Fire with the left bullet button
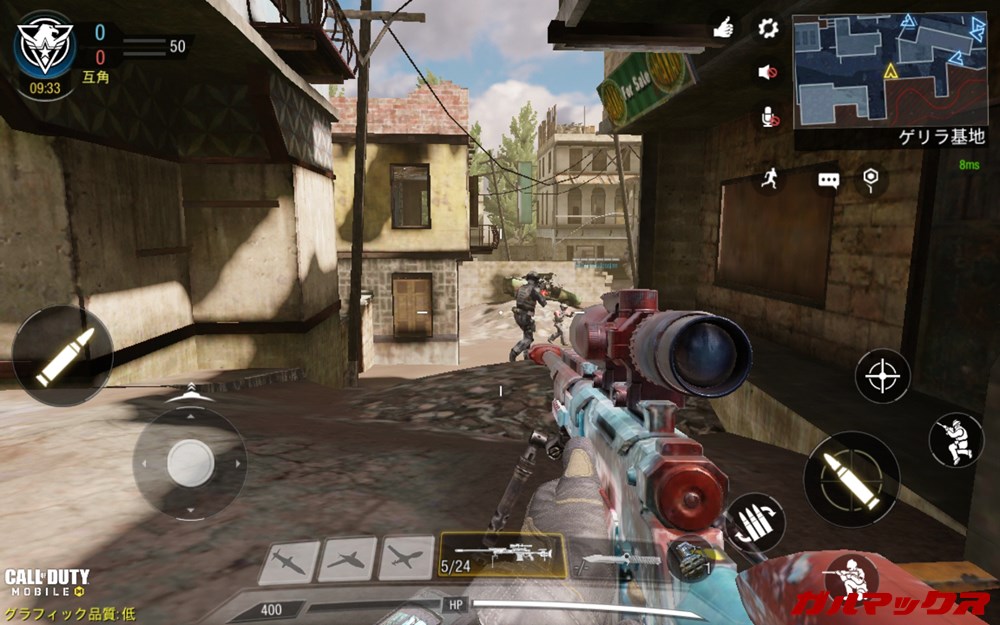1000x625 pixels. (x=62, y=356)
